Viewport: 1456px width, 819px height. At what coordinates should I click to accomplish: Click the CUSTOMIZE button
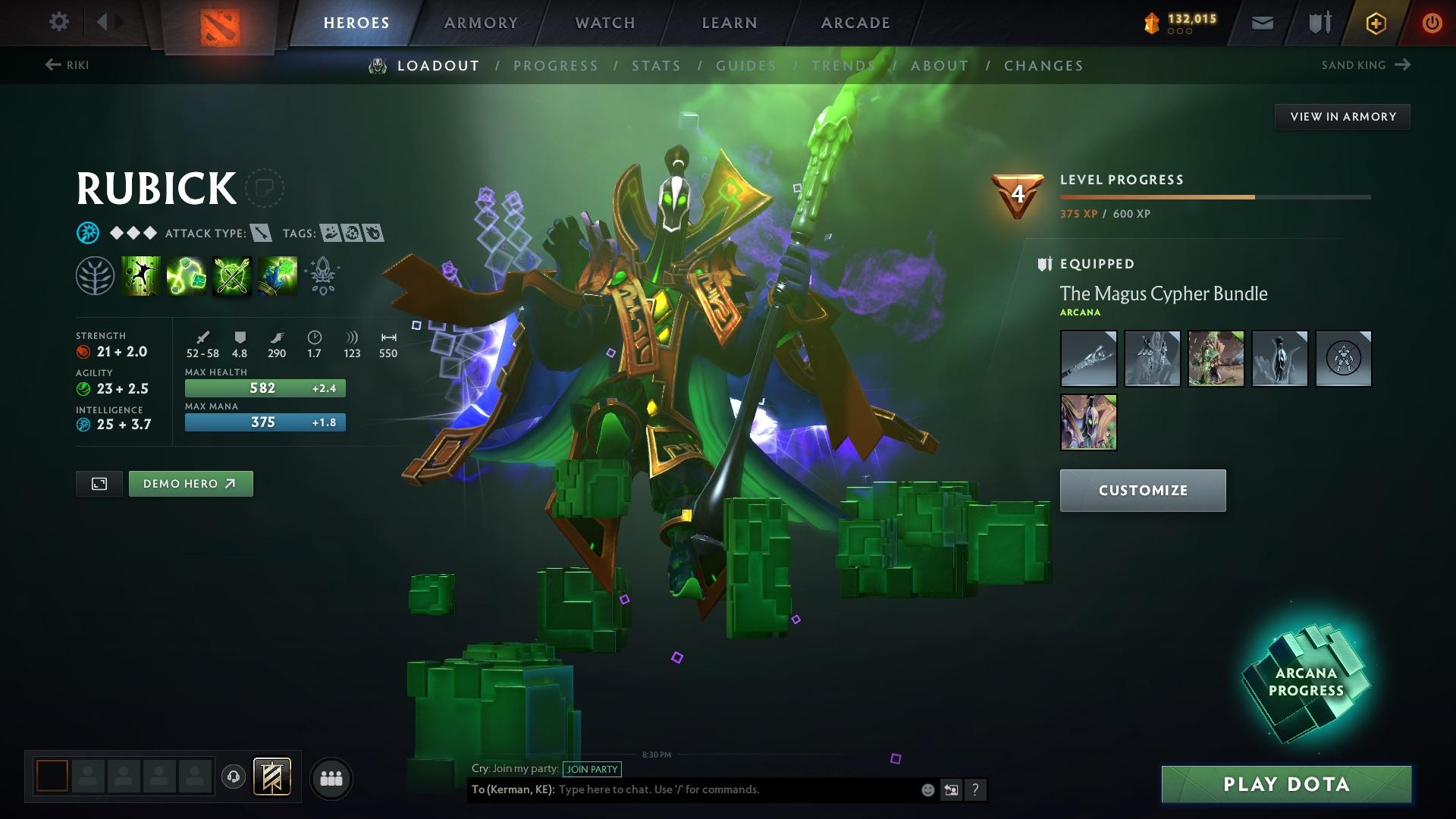(1142, 490)
